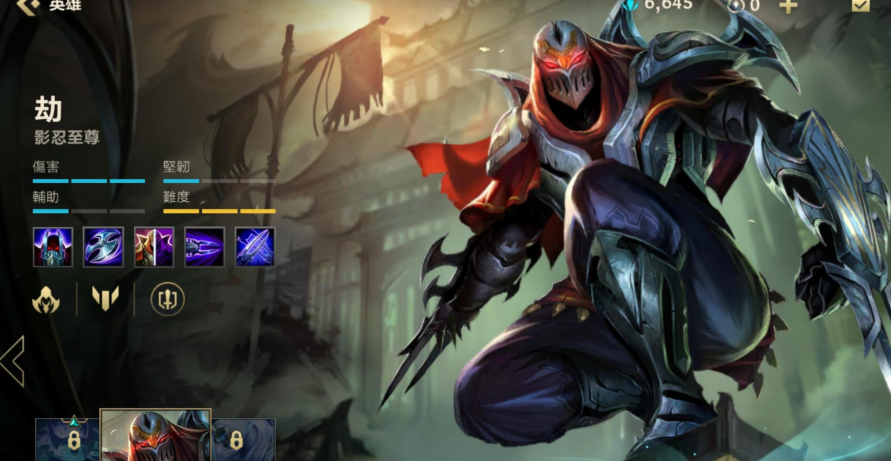The height and width of the screenshot is (461, 891).
Task: Open the dark dashing-blade ability icon
Action: 204,247
